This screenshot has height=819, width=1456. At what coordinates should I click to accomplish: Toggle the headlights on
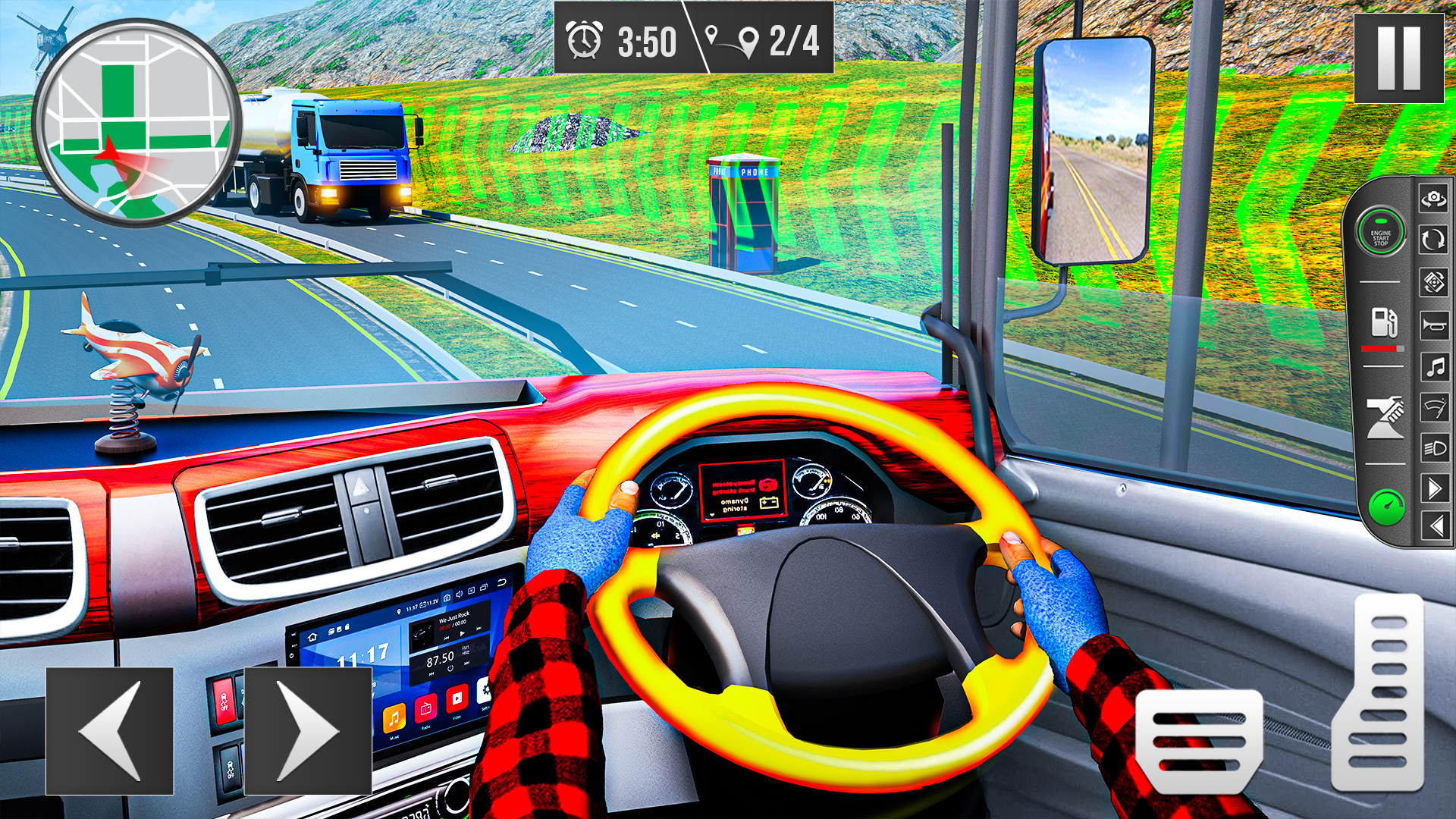[x=1436, y=447]
